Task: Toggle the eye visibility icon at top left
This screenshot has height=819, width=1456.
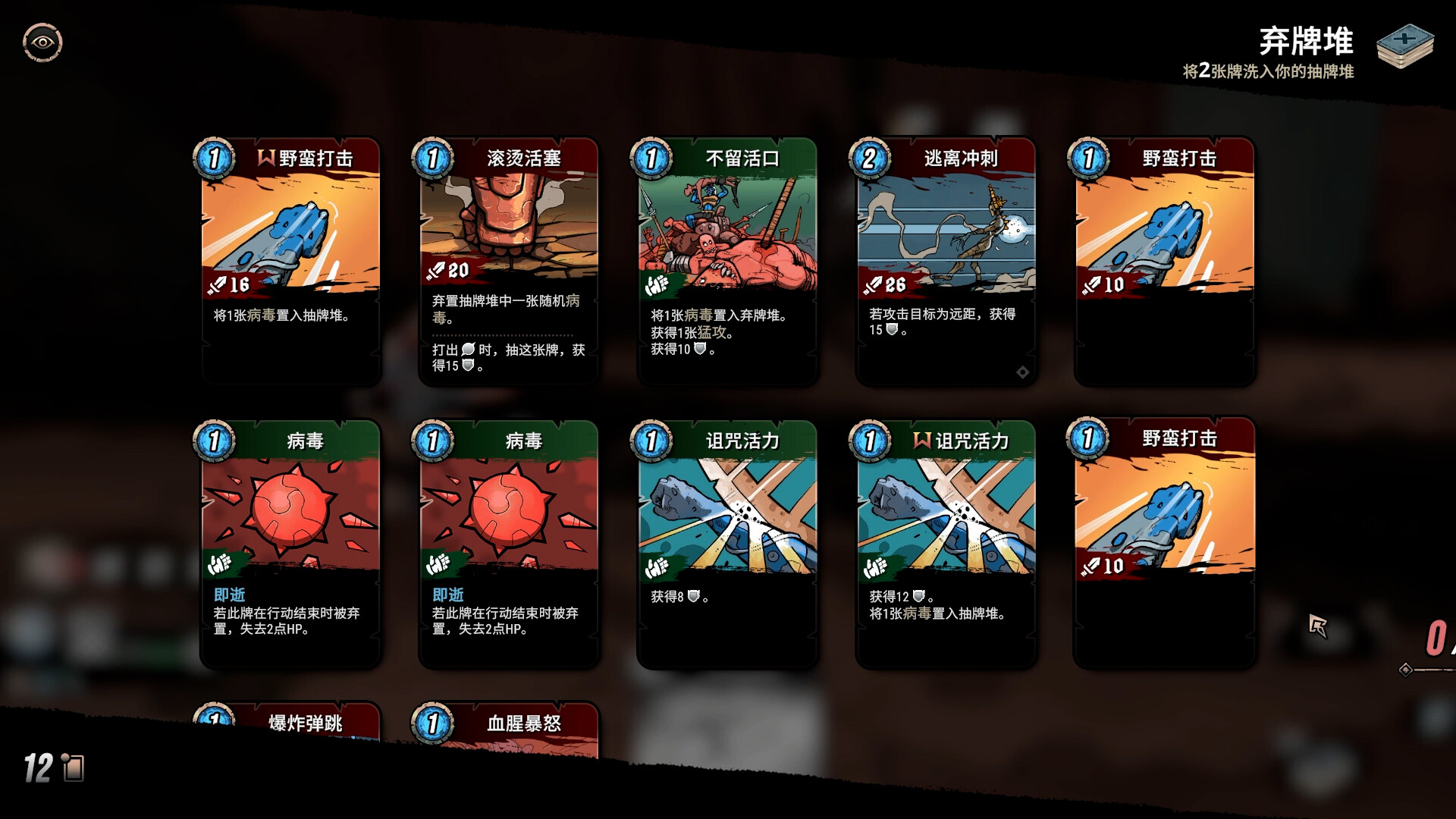Action: (42, 42)
